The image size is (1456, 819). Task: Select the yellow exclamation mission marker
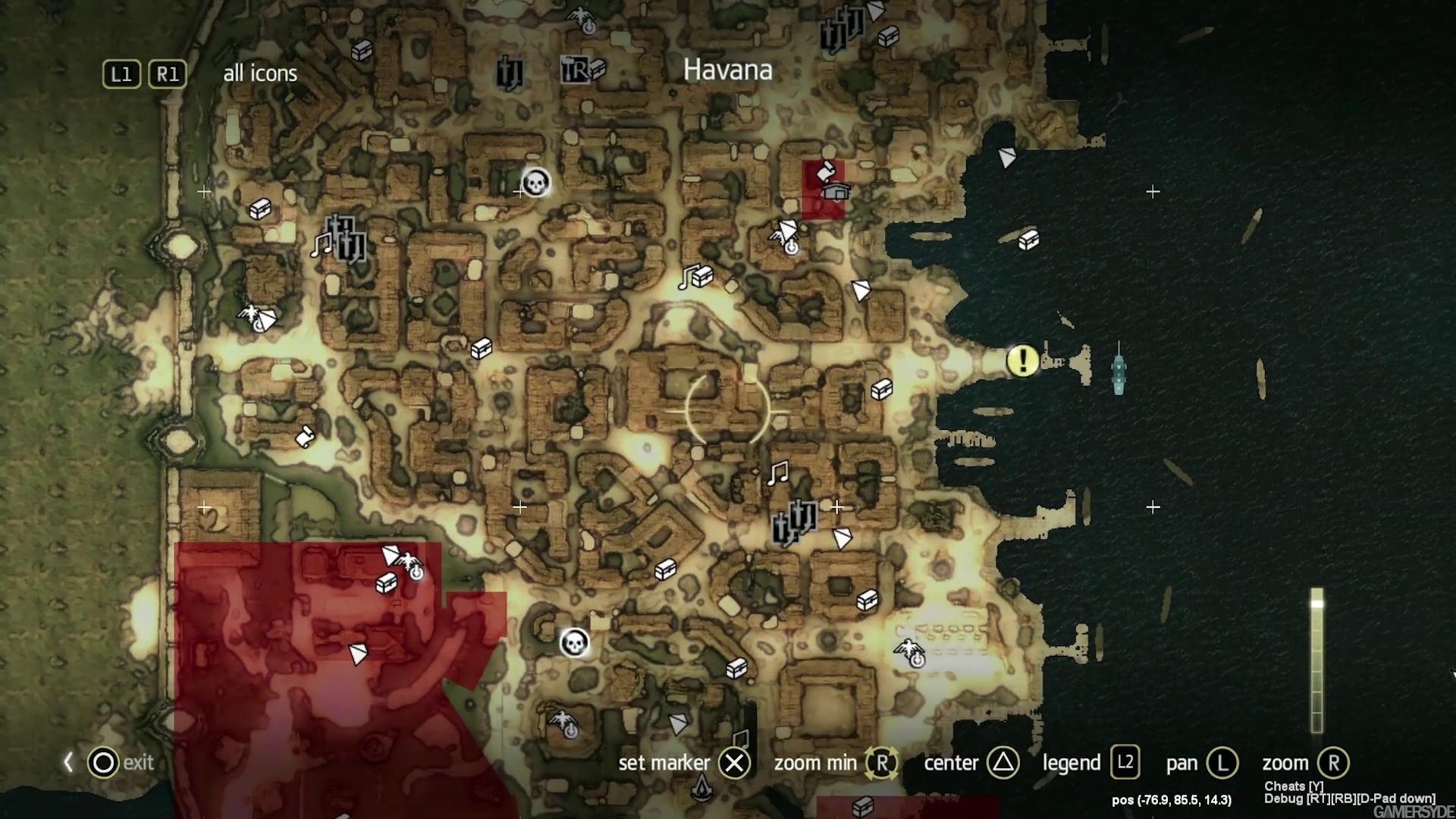pos(1022,360)
